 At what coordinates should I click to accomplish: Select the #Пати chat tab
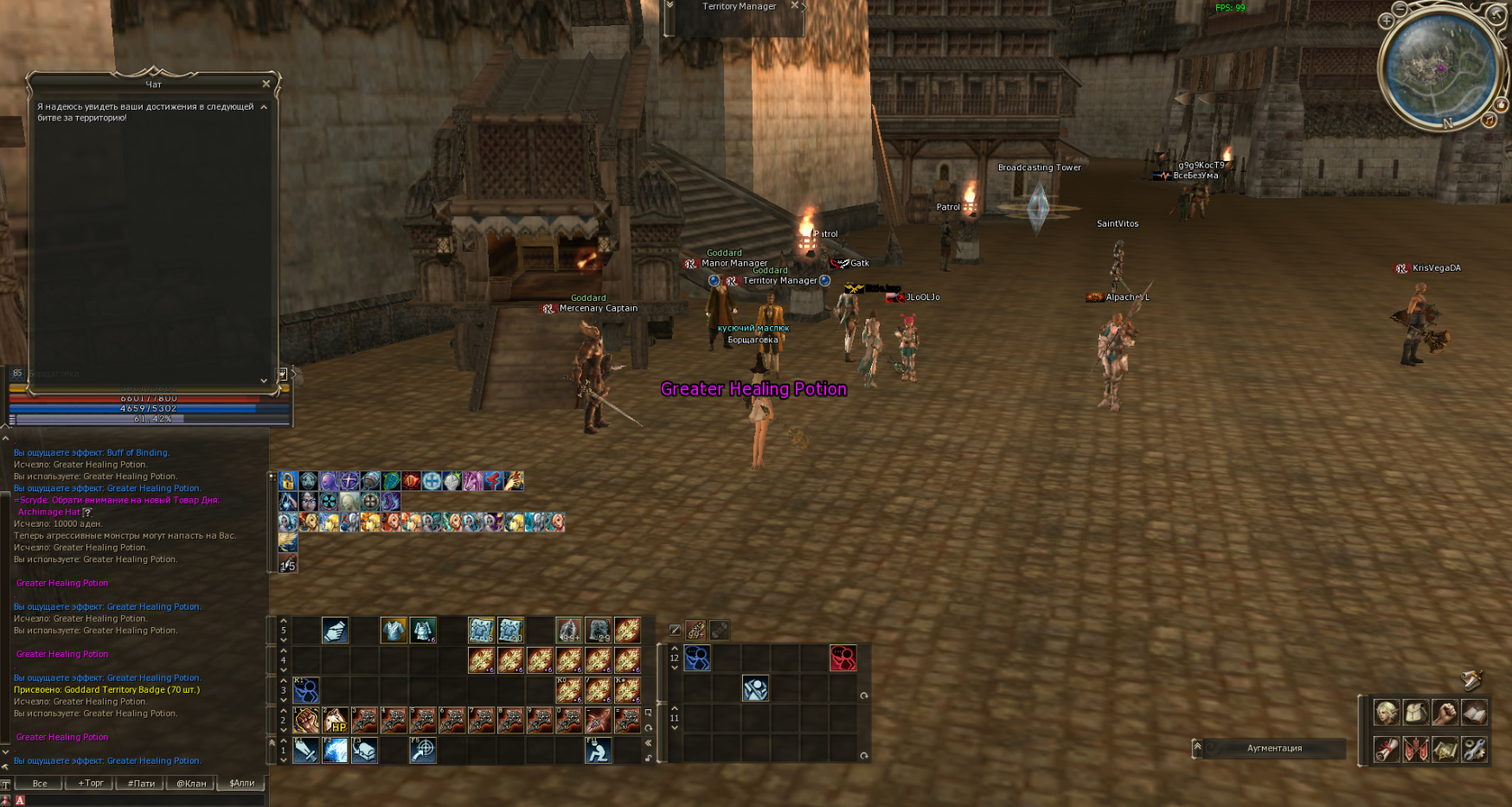click(x=141, y=784)
